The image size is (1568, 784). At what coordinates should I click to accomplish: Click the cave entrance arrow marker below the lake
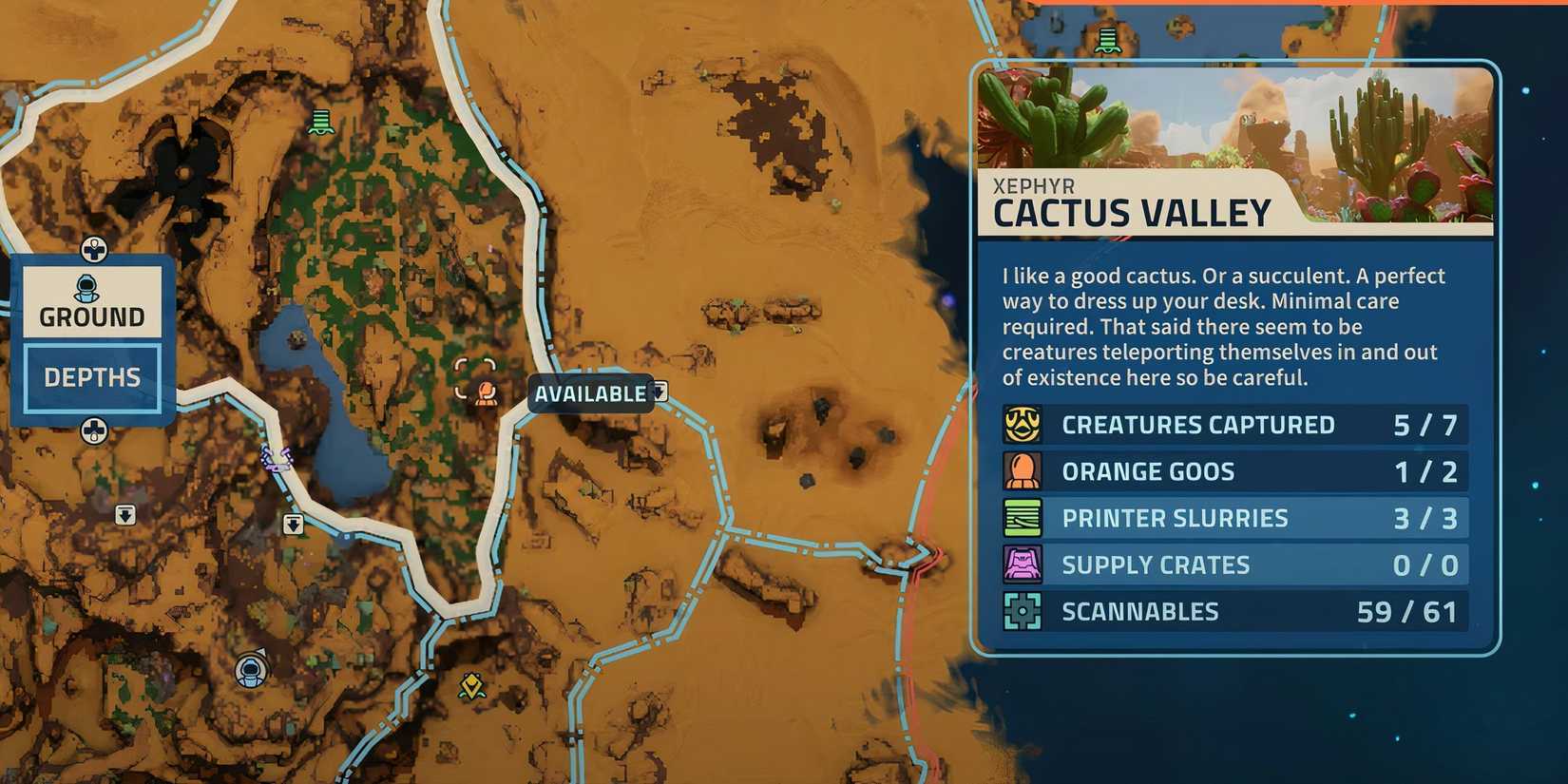(292, 524)
